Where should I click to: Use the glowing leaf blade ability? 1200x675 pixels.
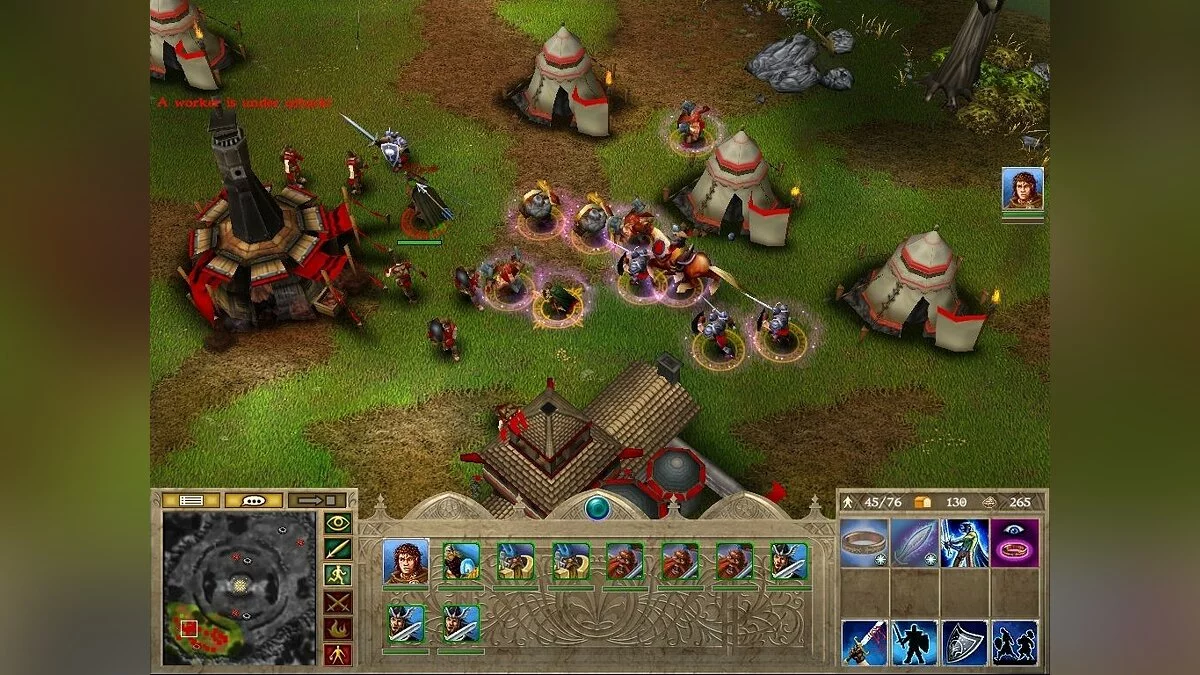914,542
